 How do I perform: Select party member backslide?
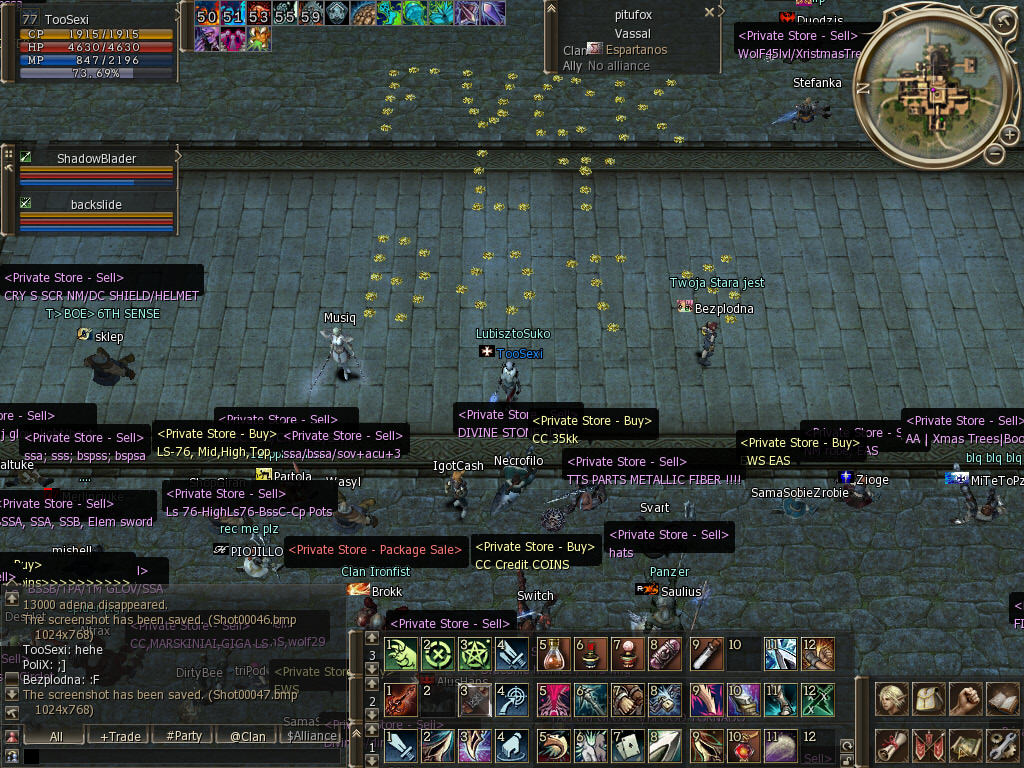96,204
